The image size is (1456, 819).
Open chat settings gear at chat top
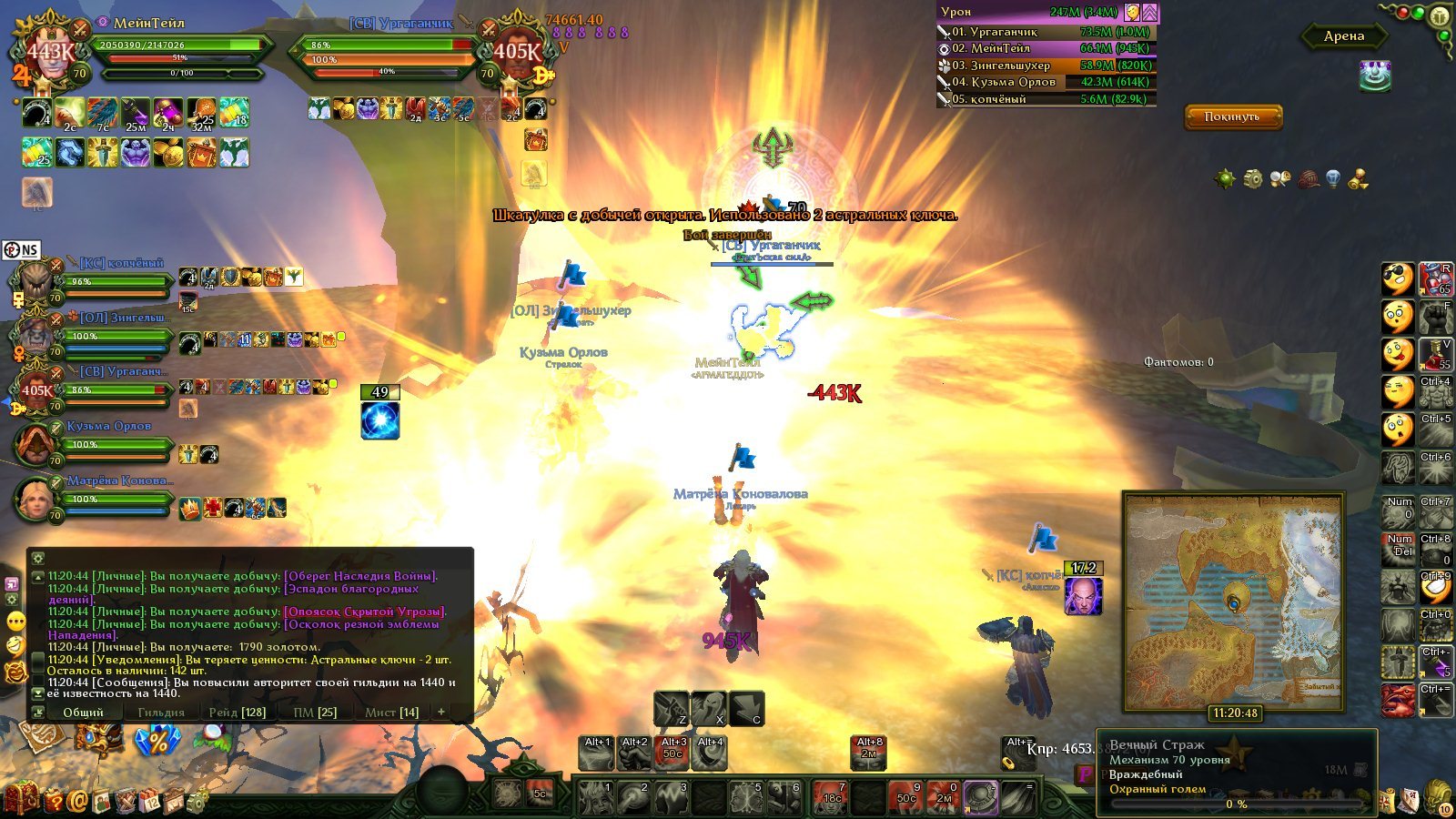(x=37, y=559)
